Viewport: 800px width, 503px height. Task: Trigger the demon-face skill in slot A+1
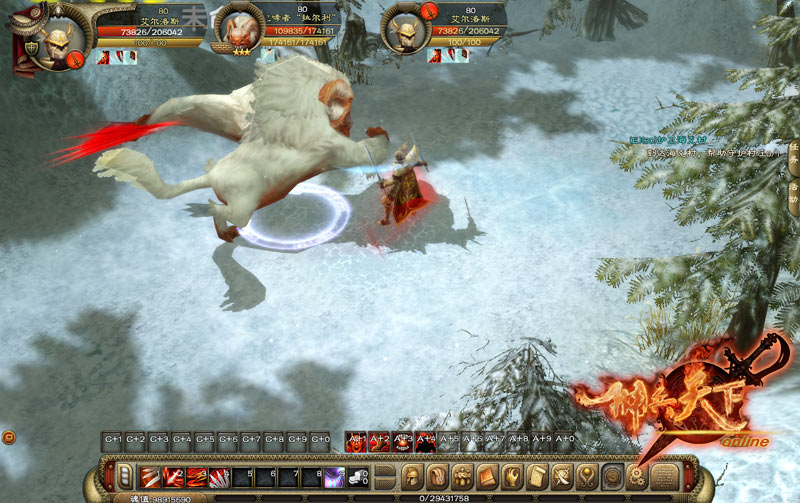pyautogui.click(x=355, y=440)
